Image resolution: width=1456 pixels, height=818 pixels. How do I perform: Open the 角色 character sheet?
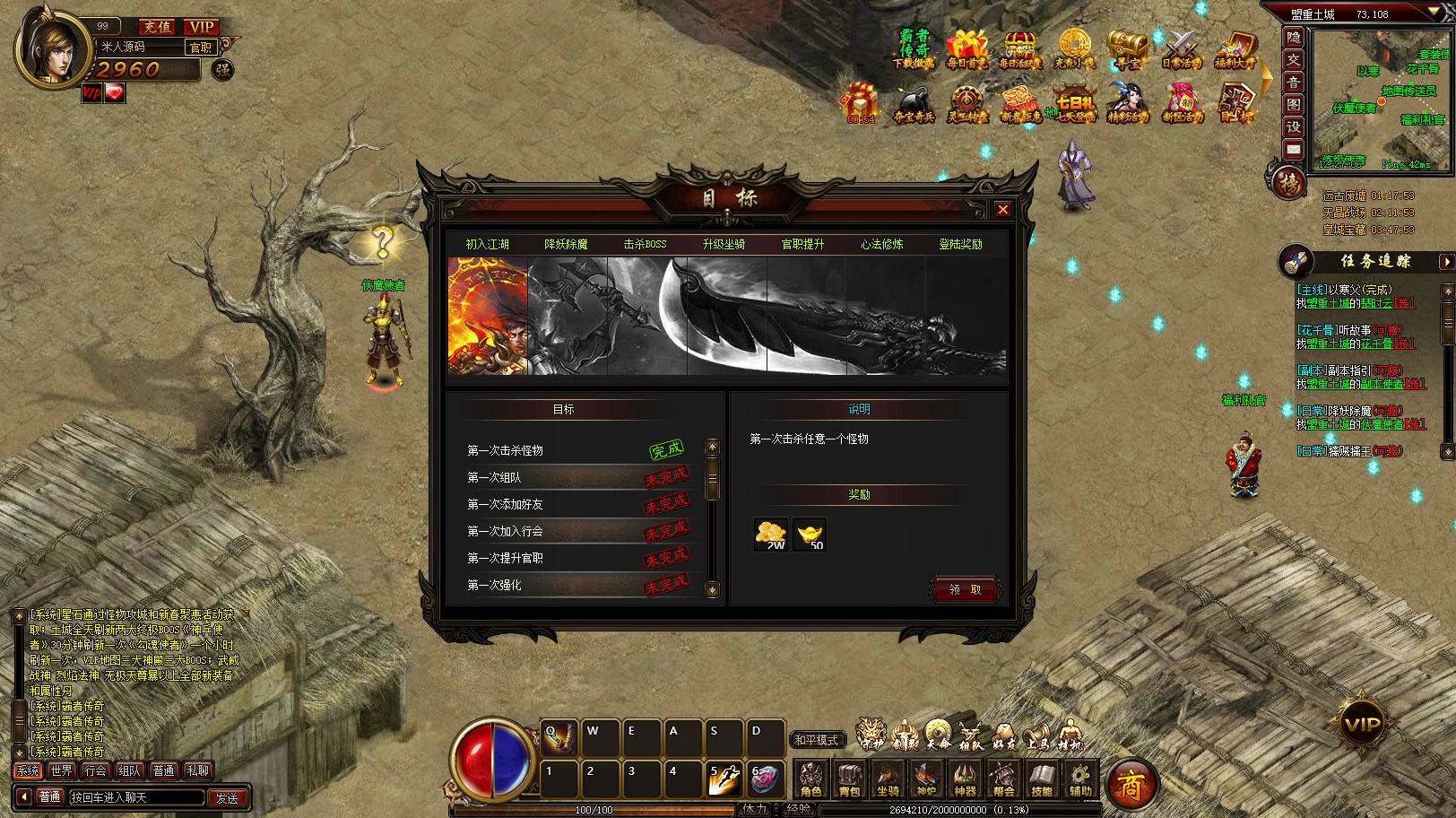(x=810, y=779)
